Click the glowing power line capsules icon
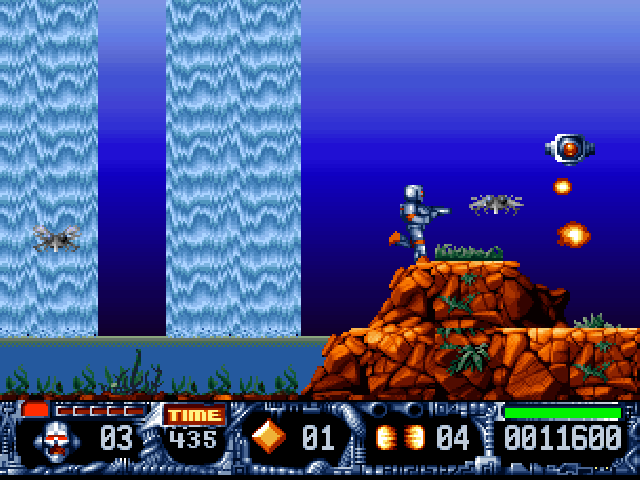Screen dimensions: 640x480 [399, 437]
